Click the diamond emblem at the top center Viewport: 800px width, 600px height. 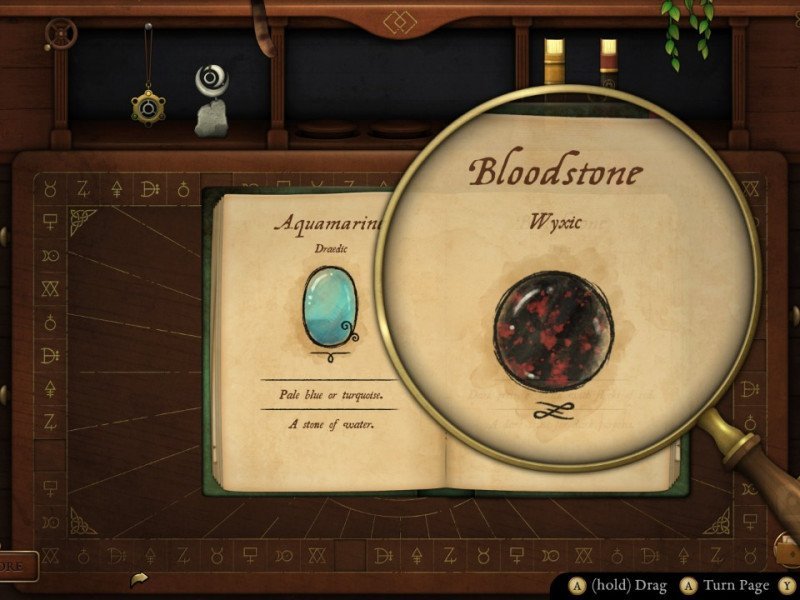click(x=399, y=19)
